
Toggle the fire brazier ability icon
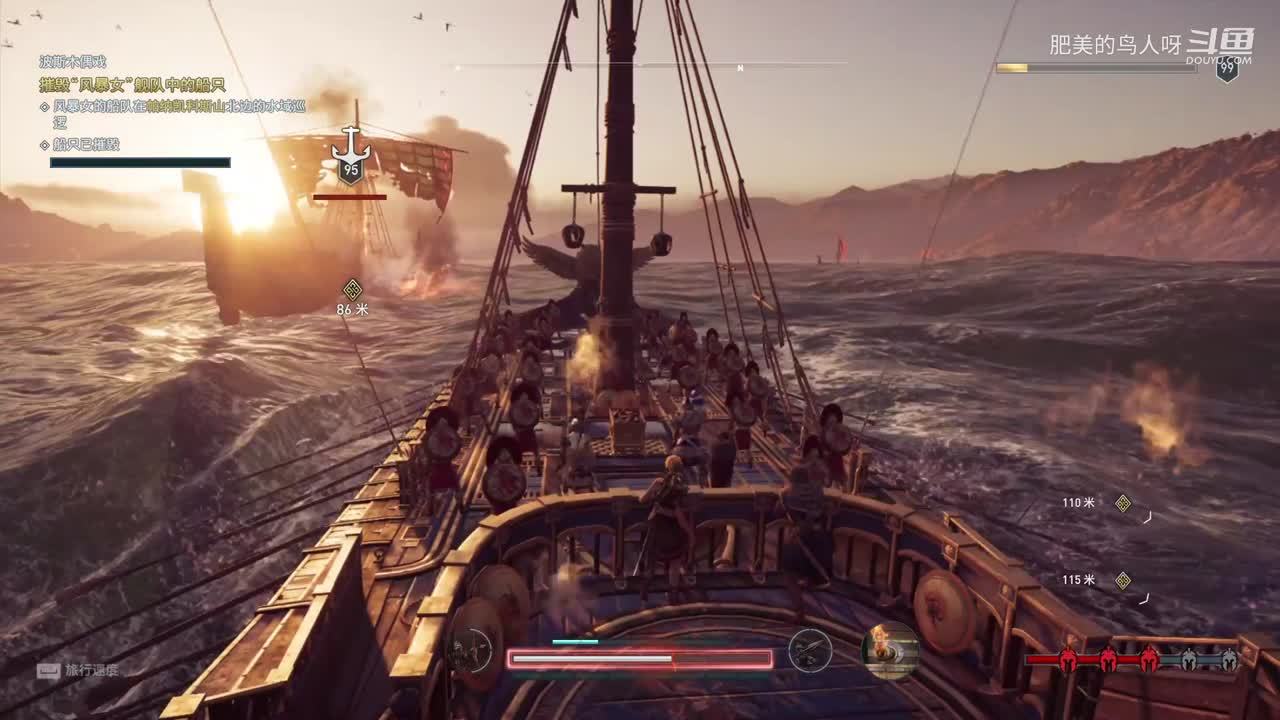point(890,651)
